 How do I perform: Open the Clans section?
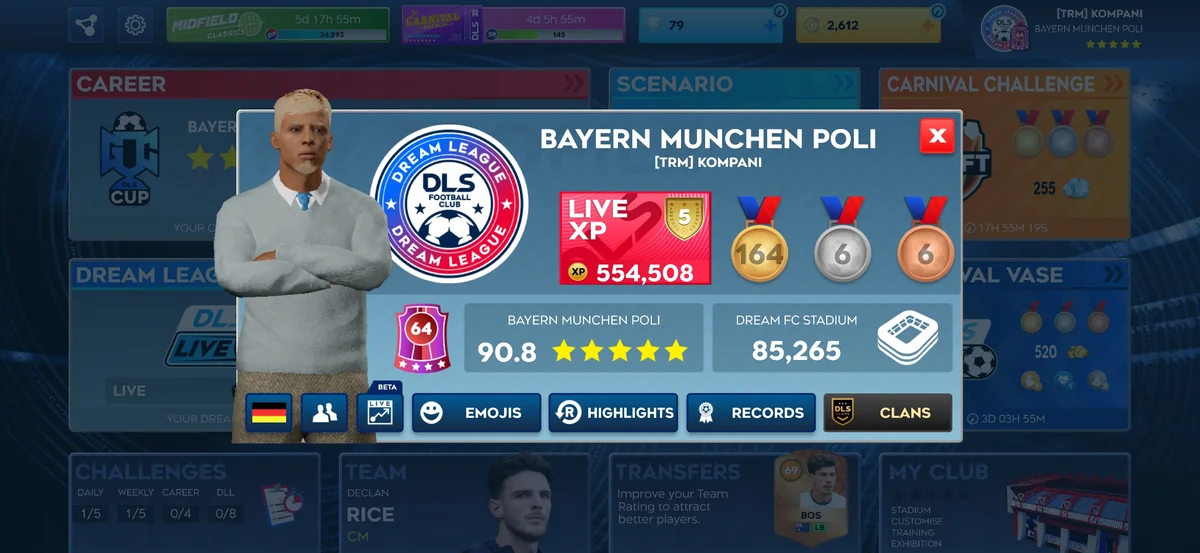click(887, 412)
